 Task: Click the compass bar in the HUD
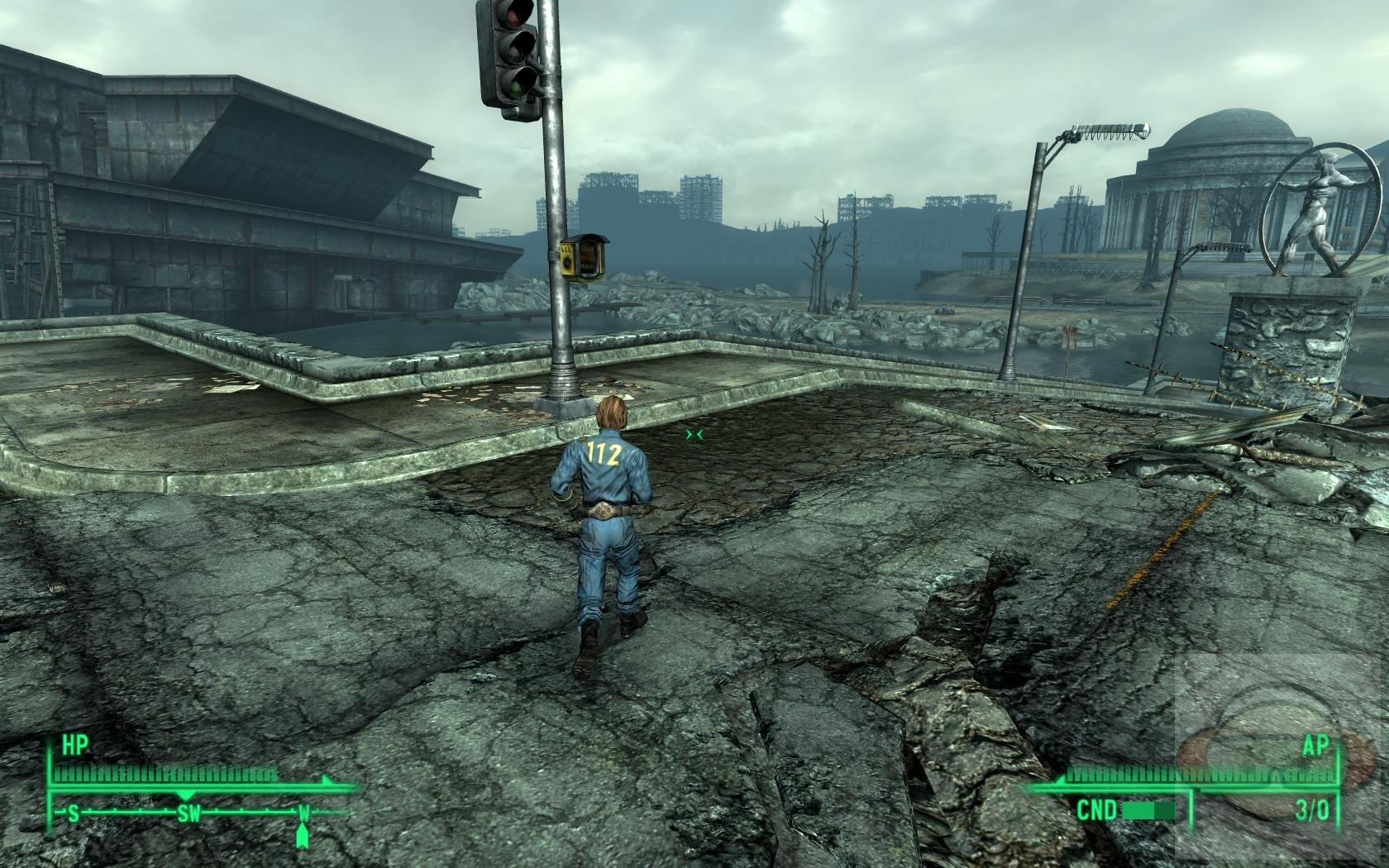[190, 813]
